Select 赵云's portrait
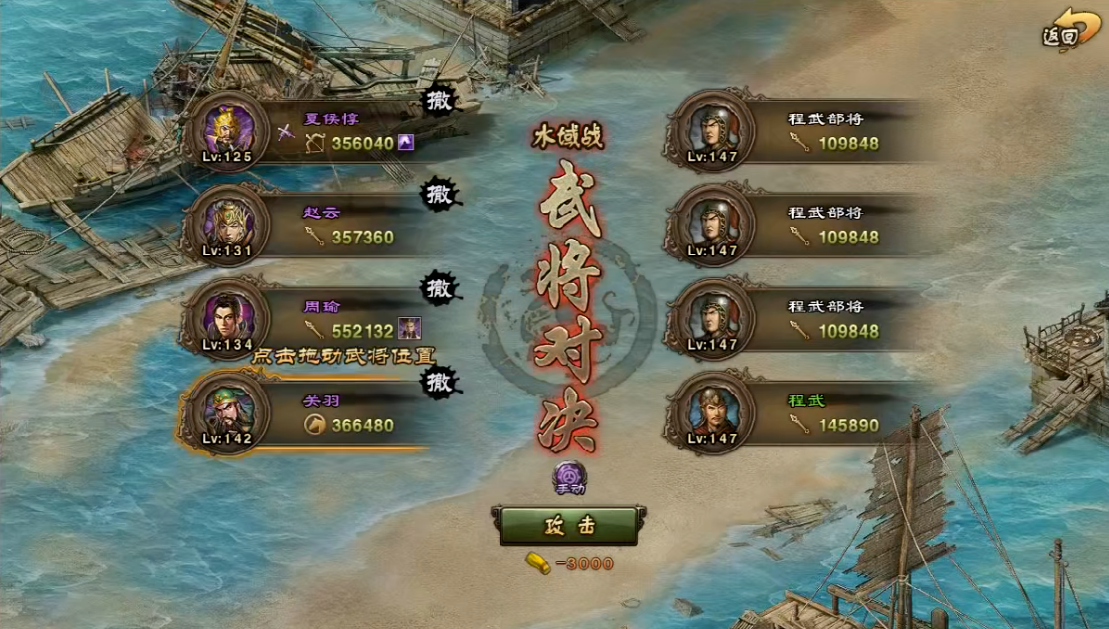The image size is (1109, 629). (227, 222)
